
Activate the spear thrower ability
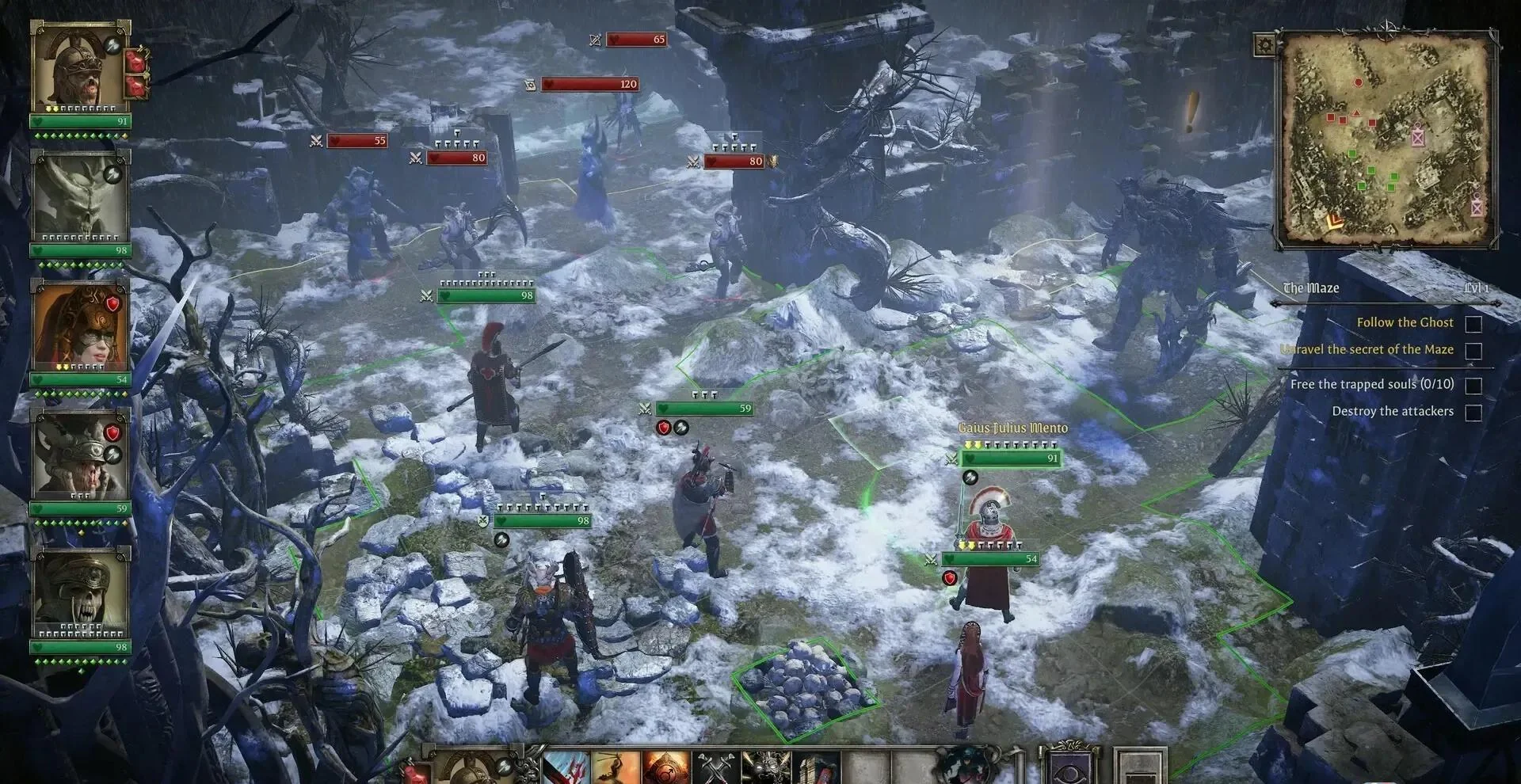pos(616,767)
